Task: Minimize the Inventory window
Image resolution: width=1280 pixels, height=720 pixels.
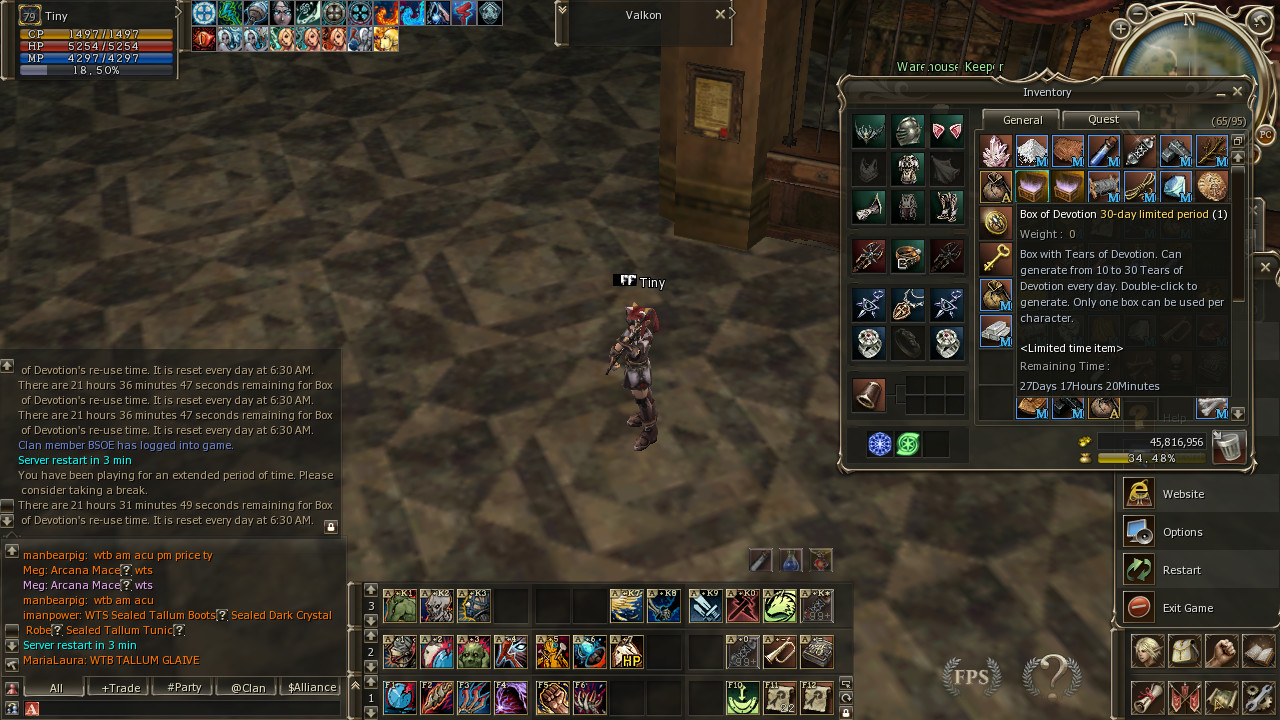Action: (x=1222, y=92)
